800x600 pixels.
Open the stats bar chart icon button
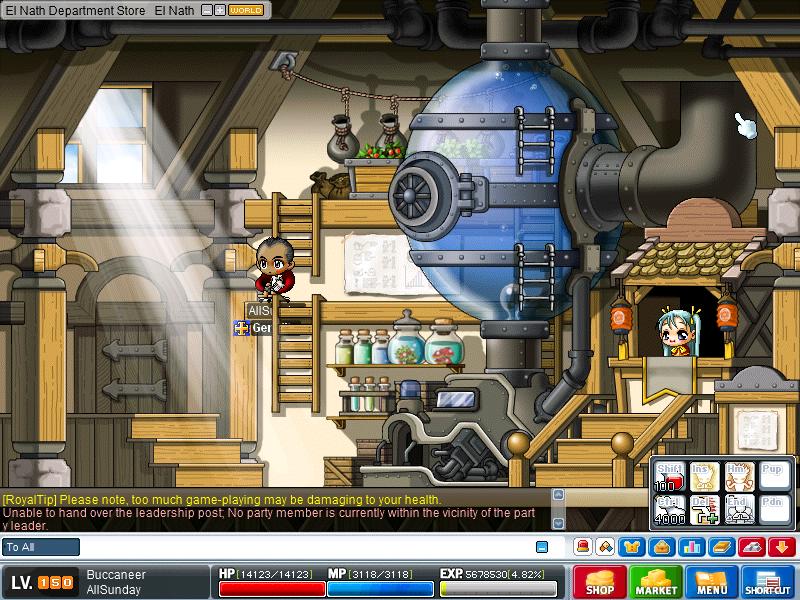coord(691,547)
